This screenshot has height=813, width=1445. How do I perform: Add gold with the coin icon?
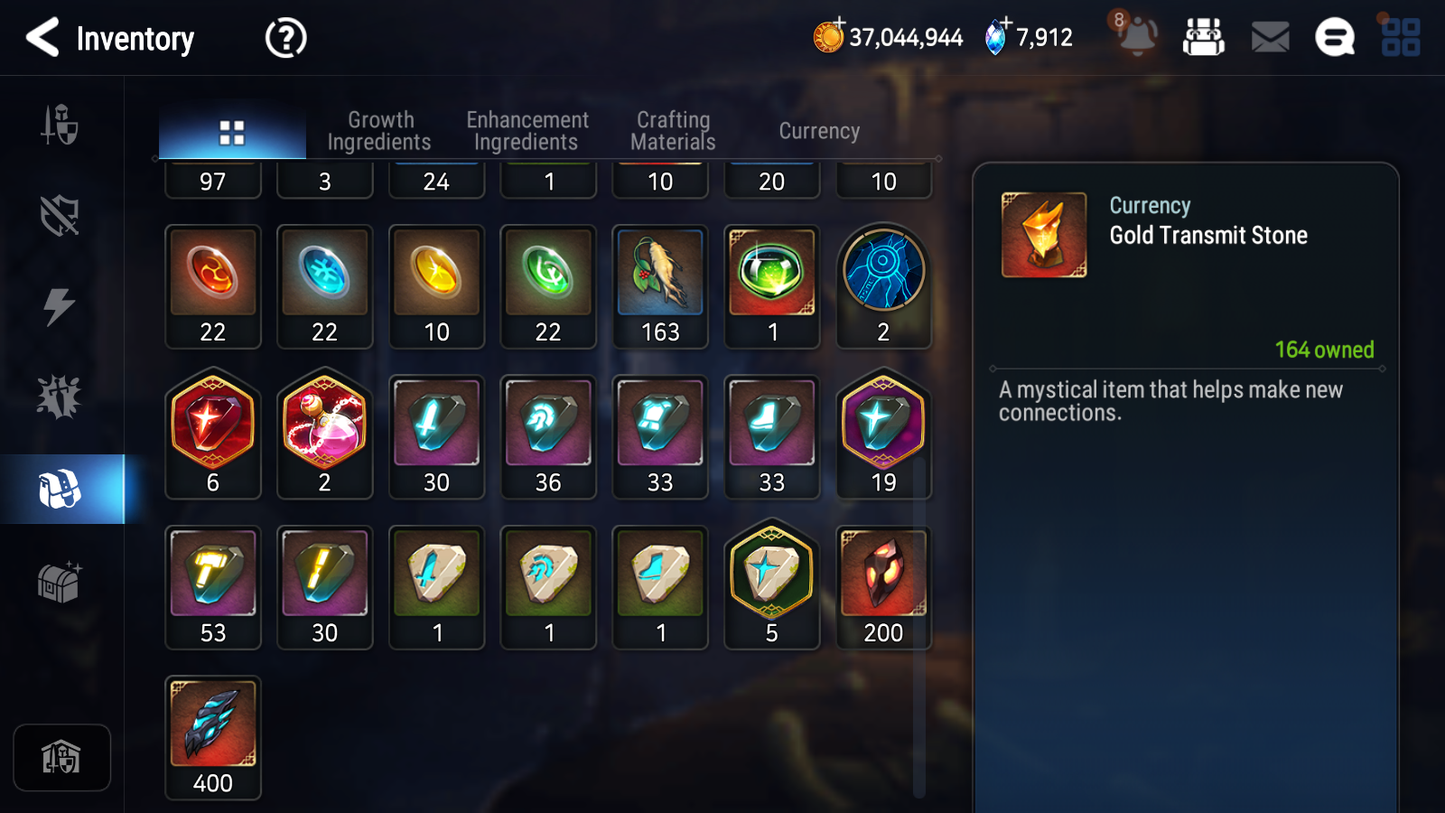coord(828,38)
